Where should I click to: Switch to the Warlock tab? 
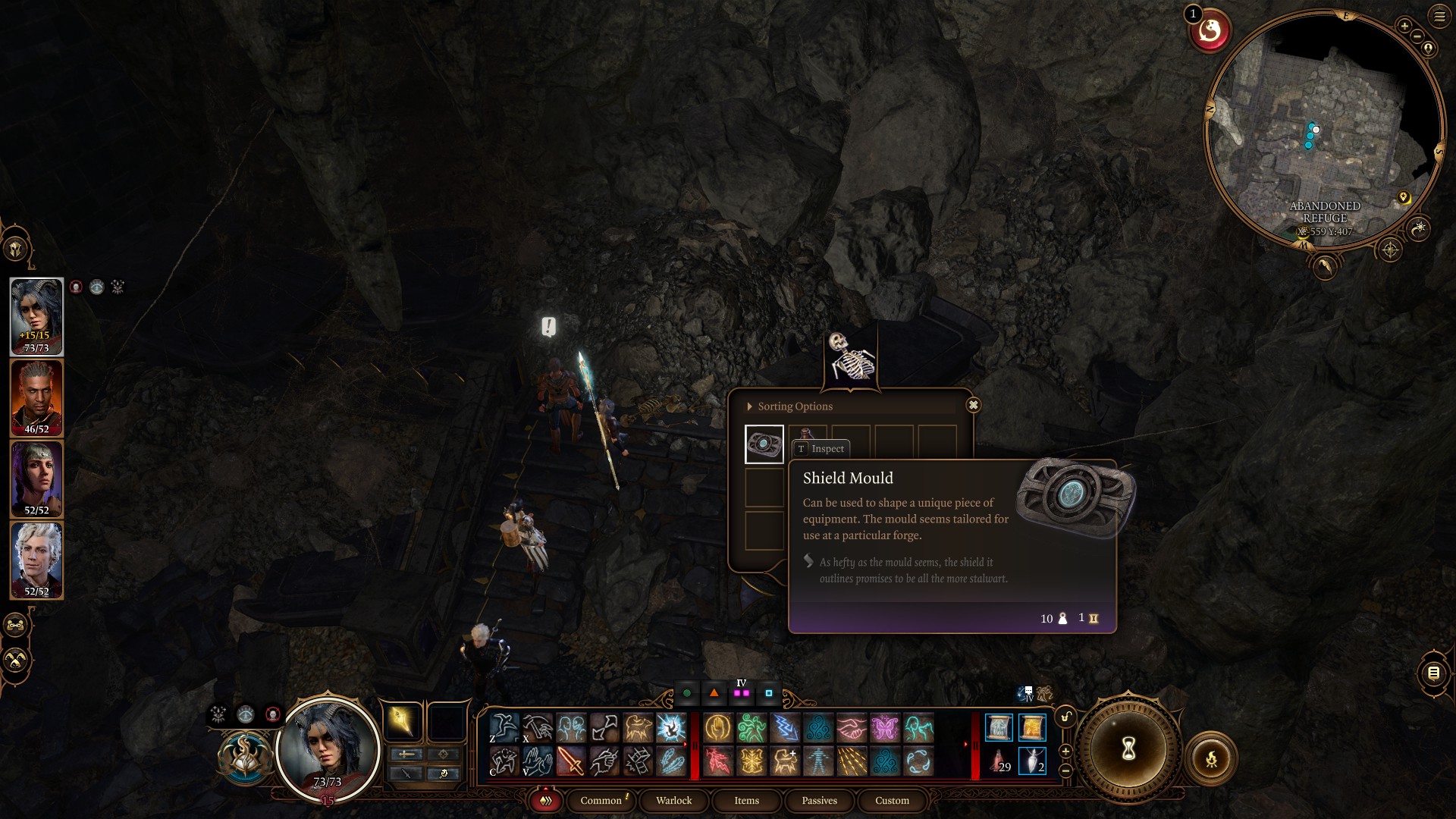click(673, 801)
